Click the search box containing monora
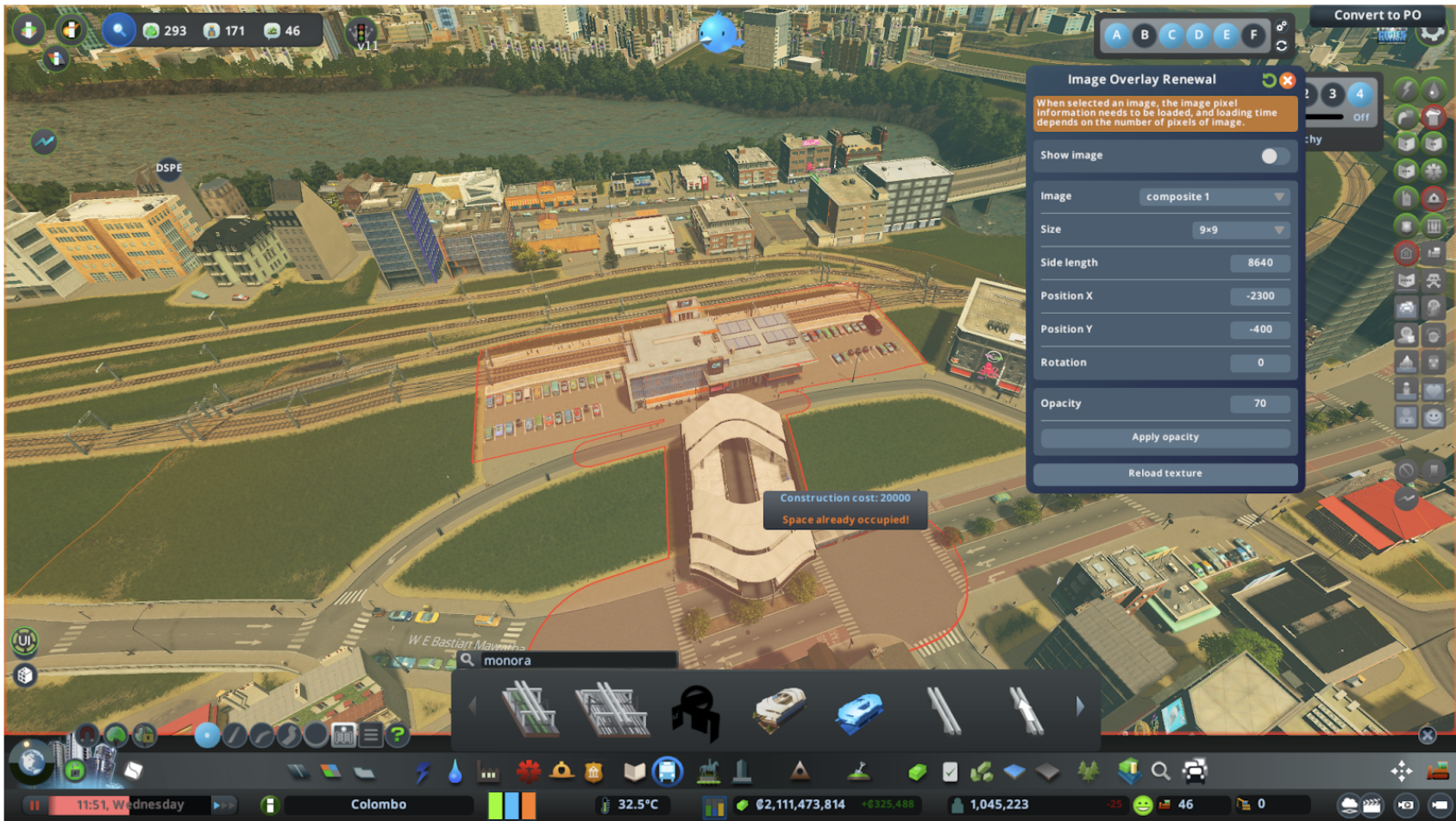This screenshot has height=821, width=1456. point(576,661)
